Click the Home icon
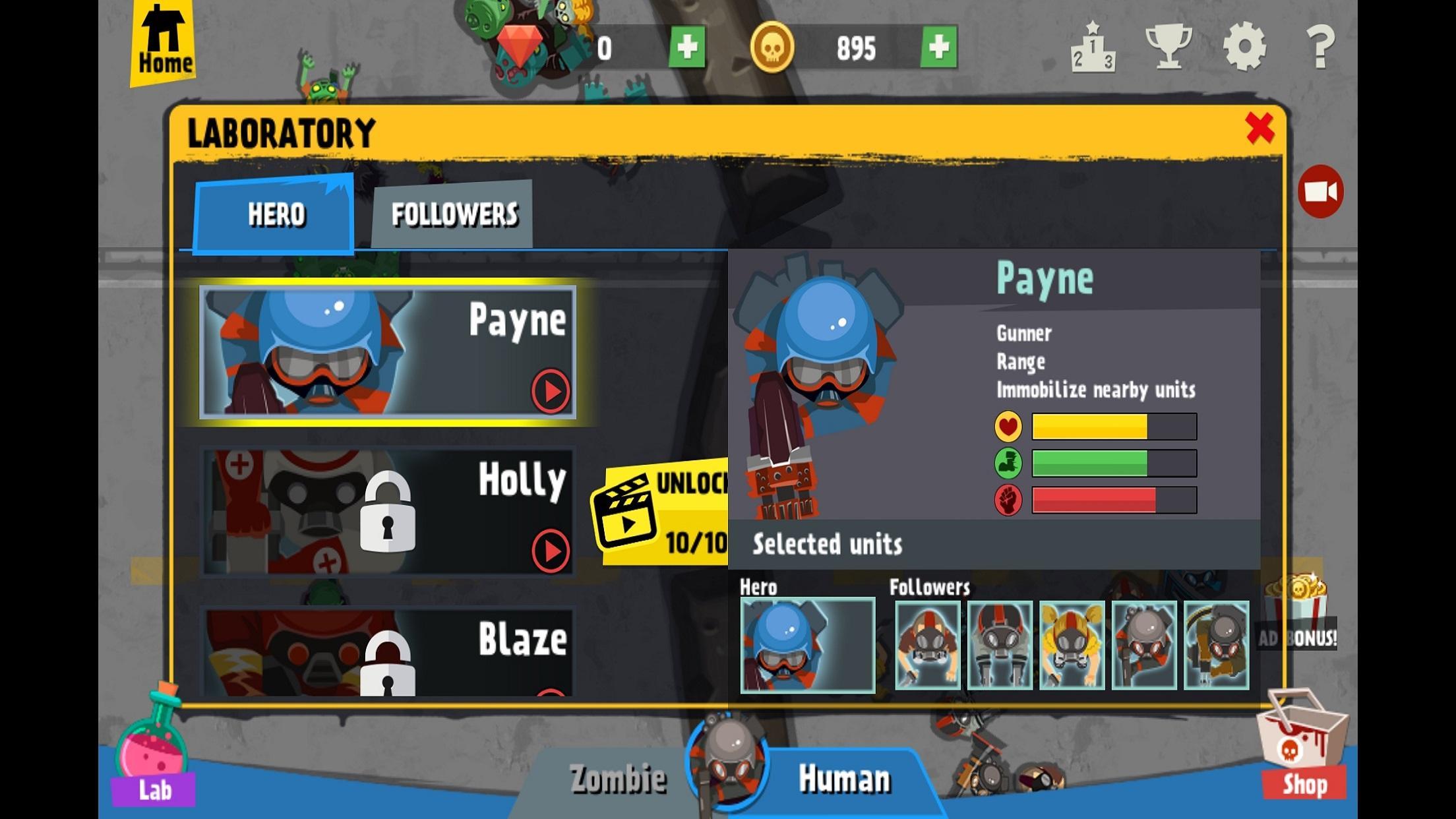 164,38
